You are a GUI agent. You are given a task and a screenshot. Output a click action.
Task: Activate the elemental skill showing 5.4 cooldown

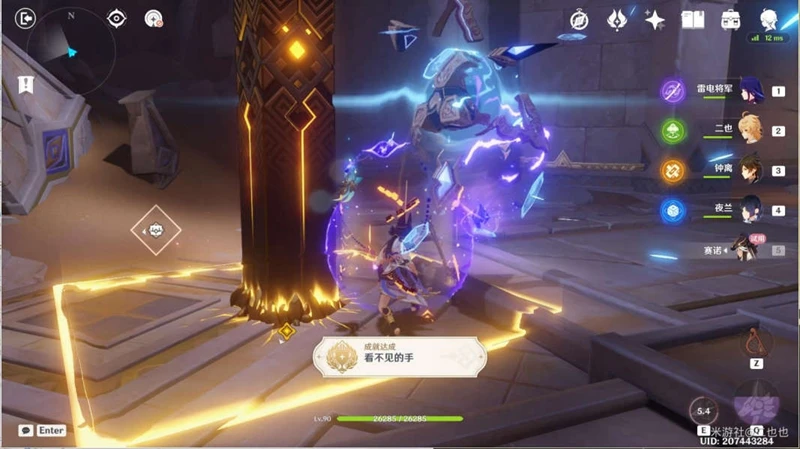[x=704, y=410]
